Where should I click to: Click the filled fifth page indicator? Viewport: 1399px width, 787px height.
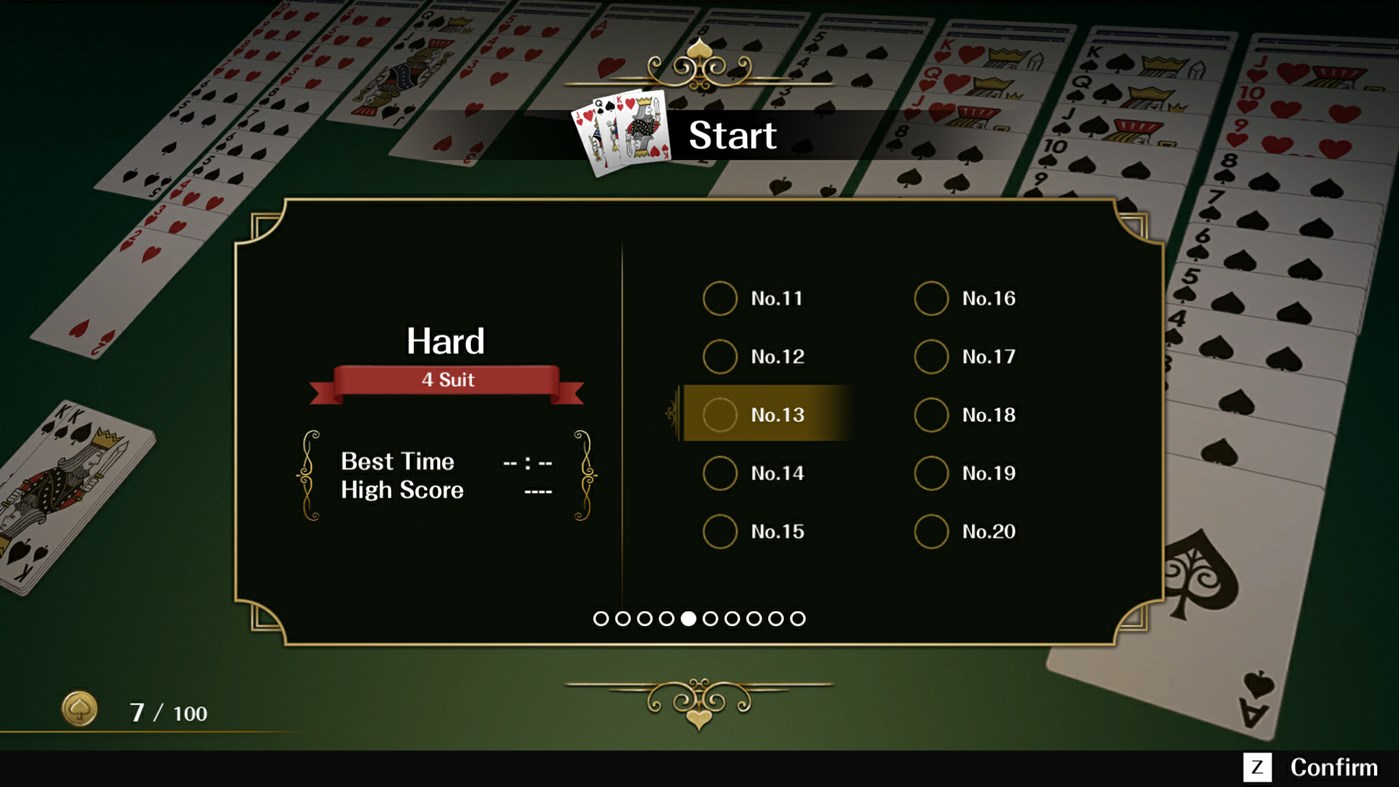click(x=687, y=618)
